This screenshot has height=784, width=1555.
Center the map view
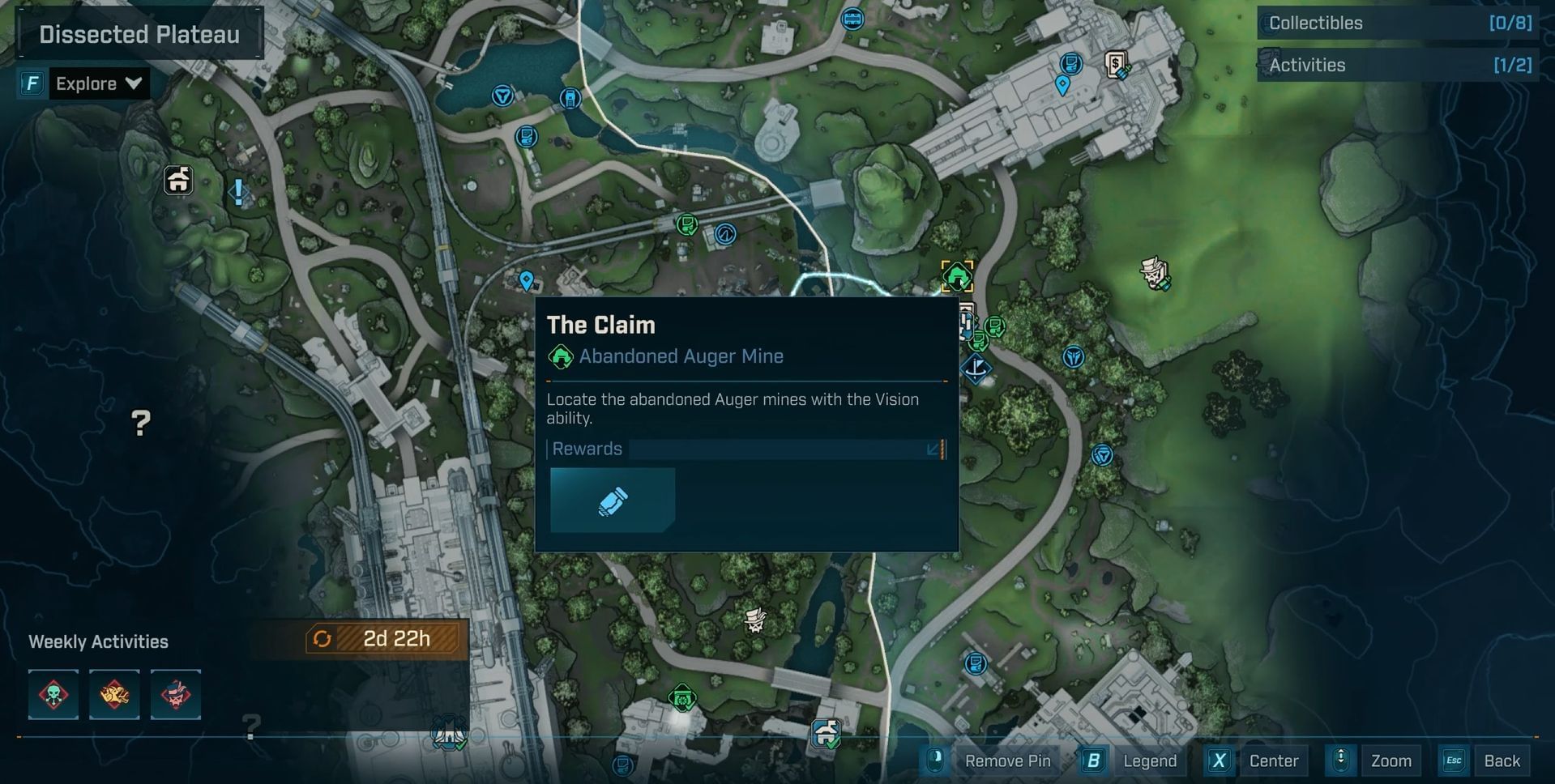(1258, 761)
